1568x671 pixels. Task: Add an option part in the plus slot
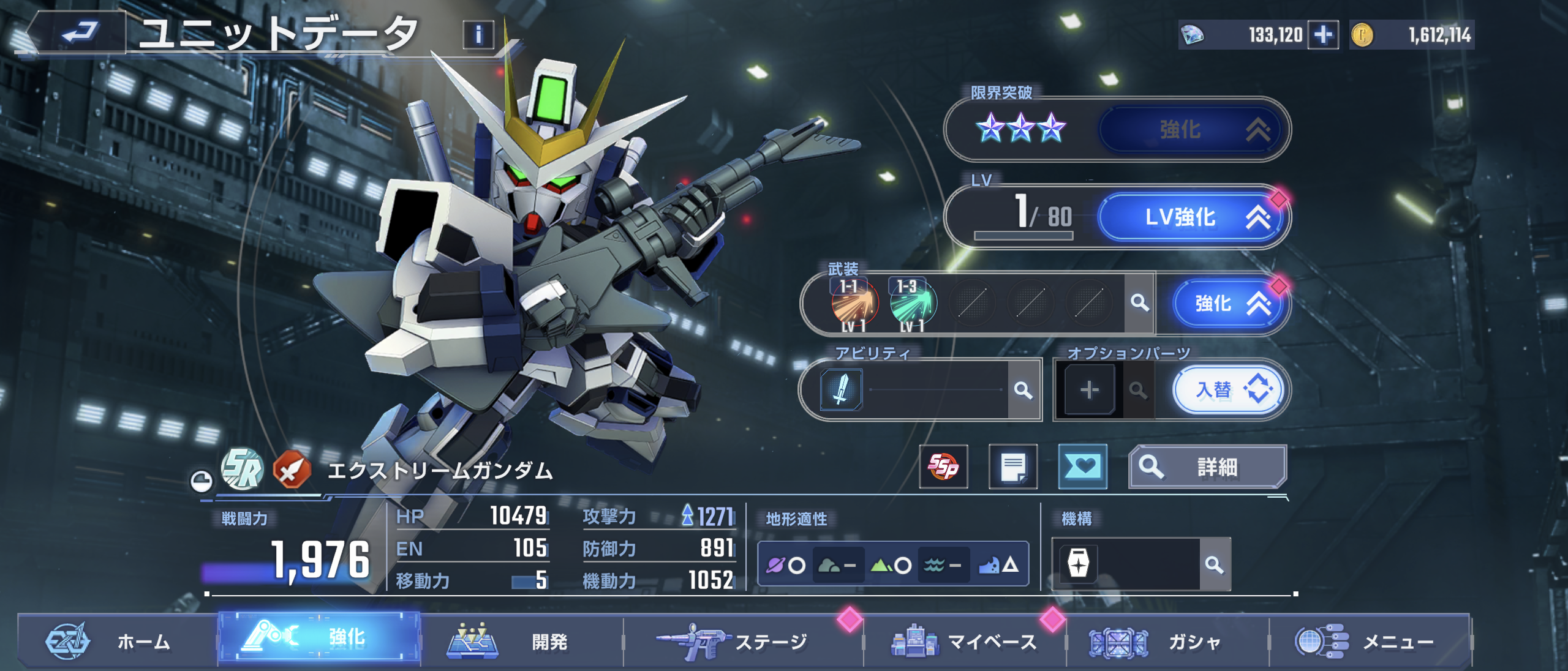1089,390
